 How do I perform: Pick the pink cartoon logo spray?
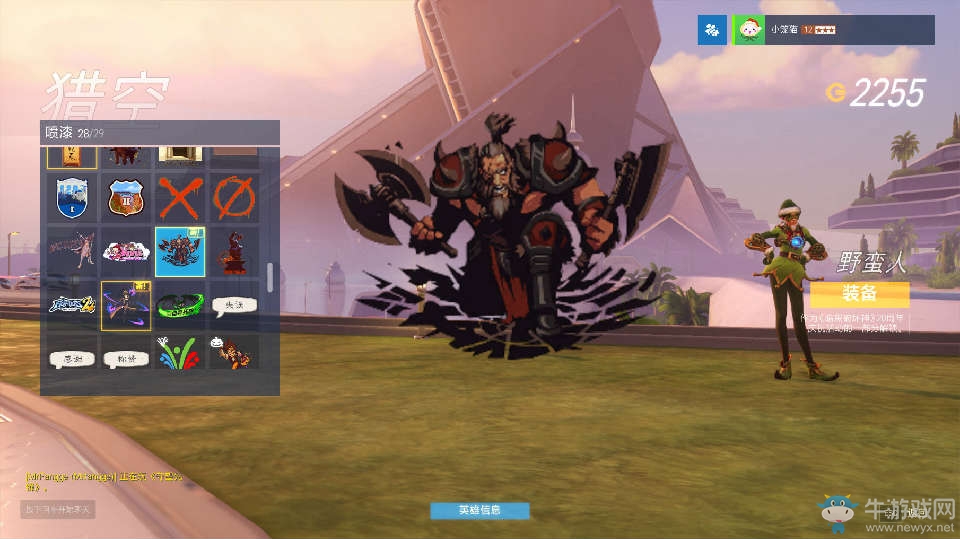(x=126, y=251)
